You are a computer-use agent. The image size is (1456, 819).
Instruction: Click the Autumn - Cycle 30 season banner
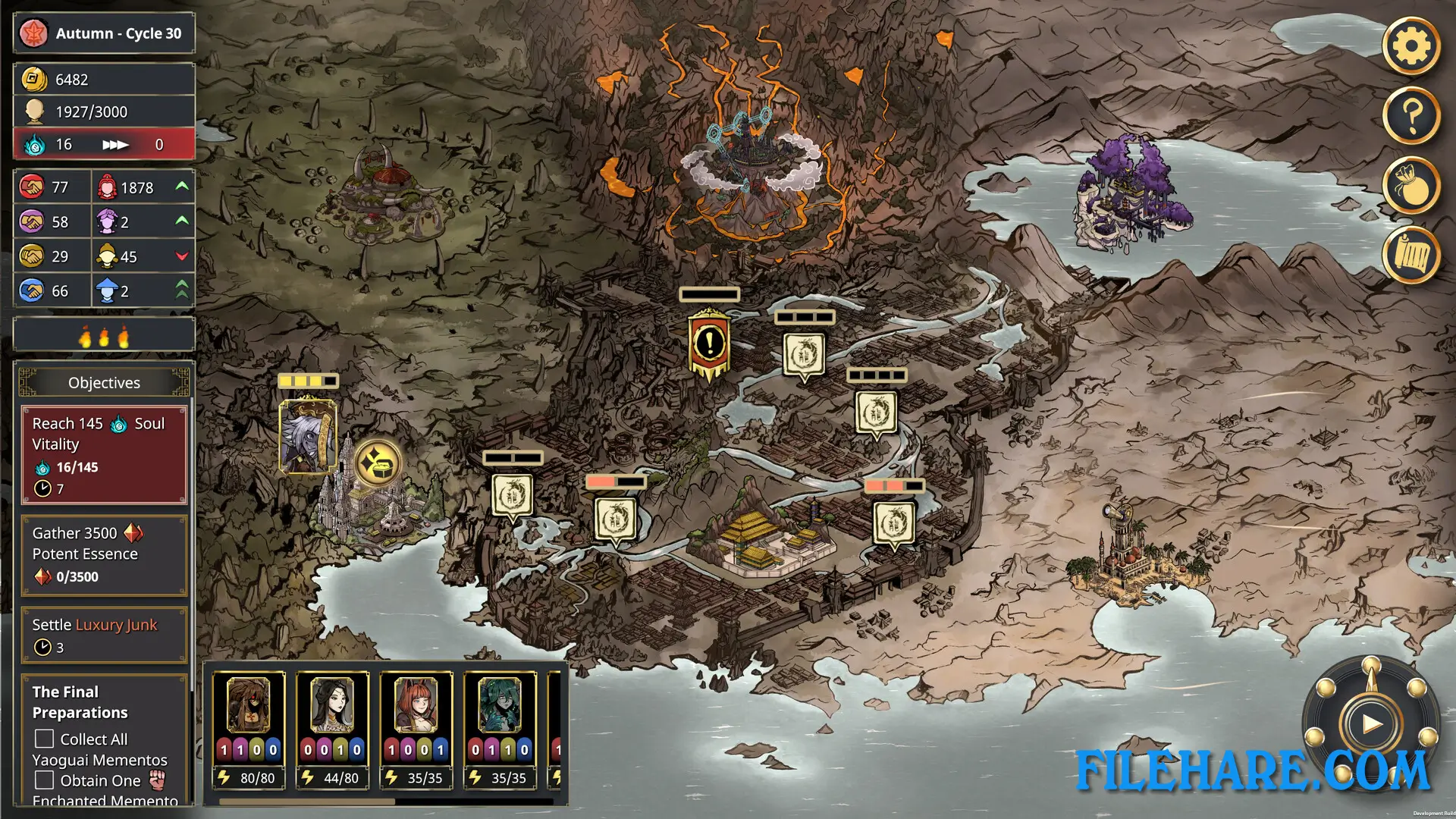pos(103,33)
